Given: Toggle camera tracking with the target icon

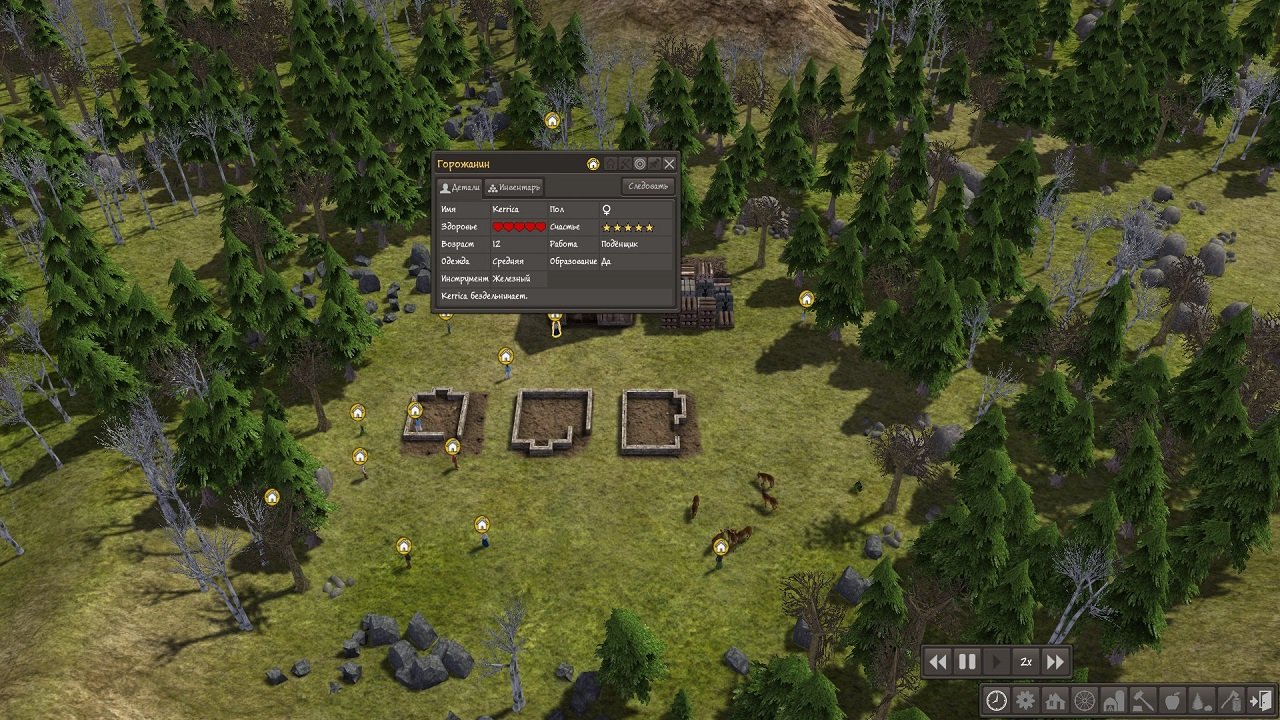Looking at the screenshot, I should pyautogui.click(x=640, y=163).
